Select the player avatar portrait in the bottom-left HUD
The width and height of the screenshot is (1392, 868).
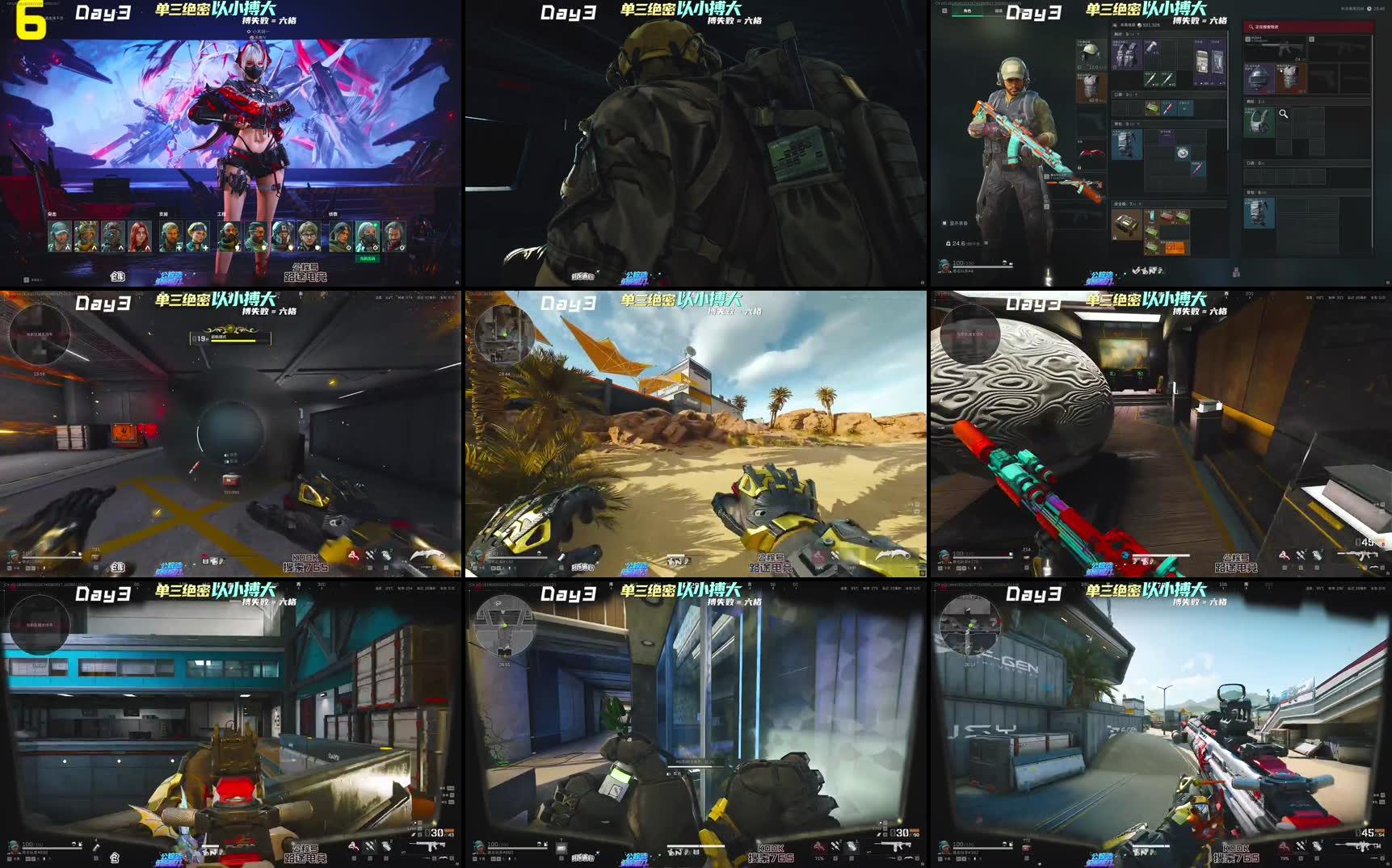pyautogui.click(x=944, y=845)
